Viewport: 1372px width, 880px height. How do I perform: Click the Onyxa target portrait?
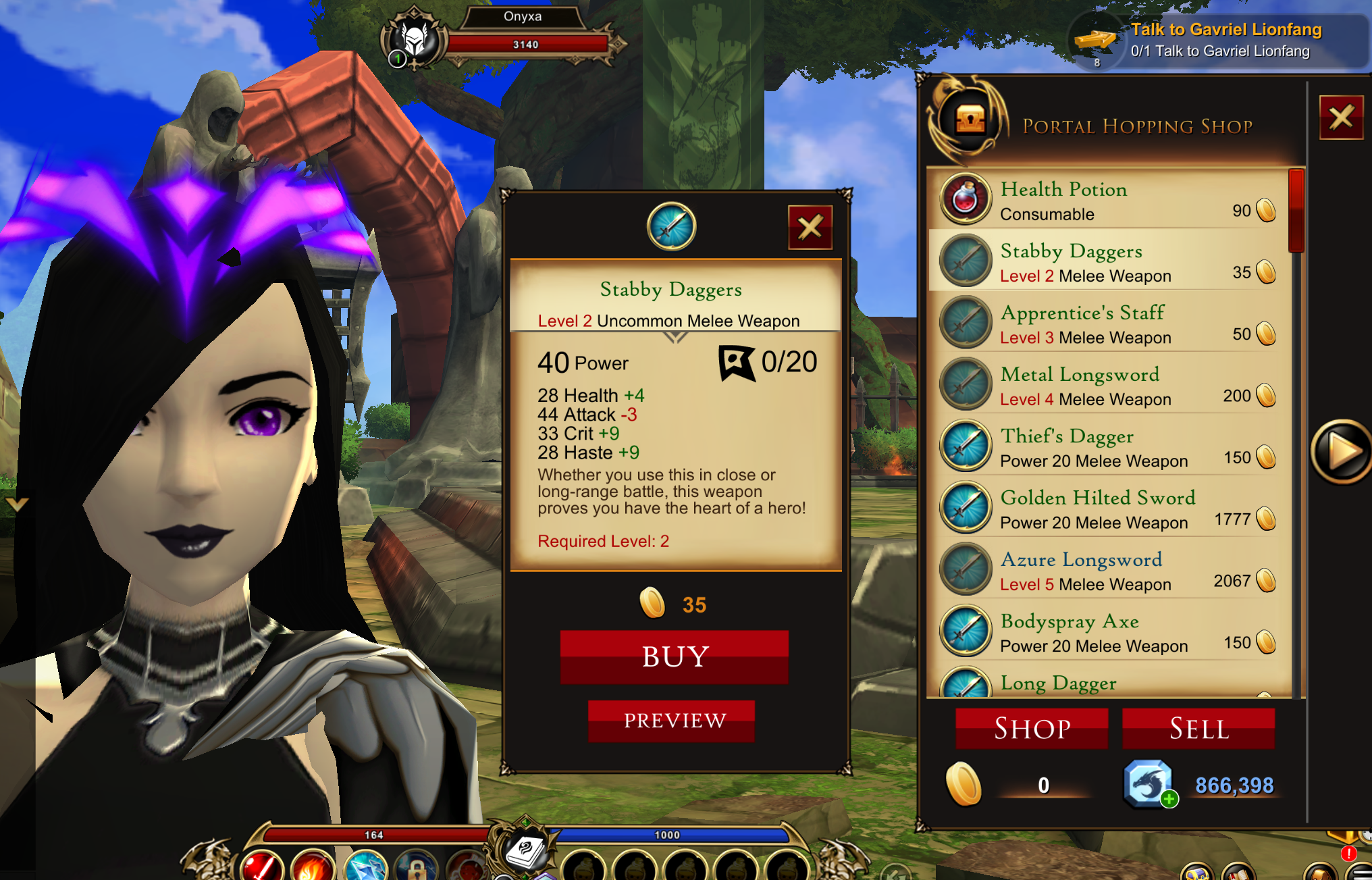(415, 39)
